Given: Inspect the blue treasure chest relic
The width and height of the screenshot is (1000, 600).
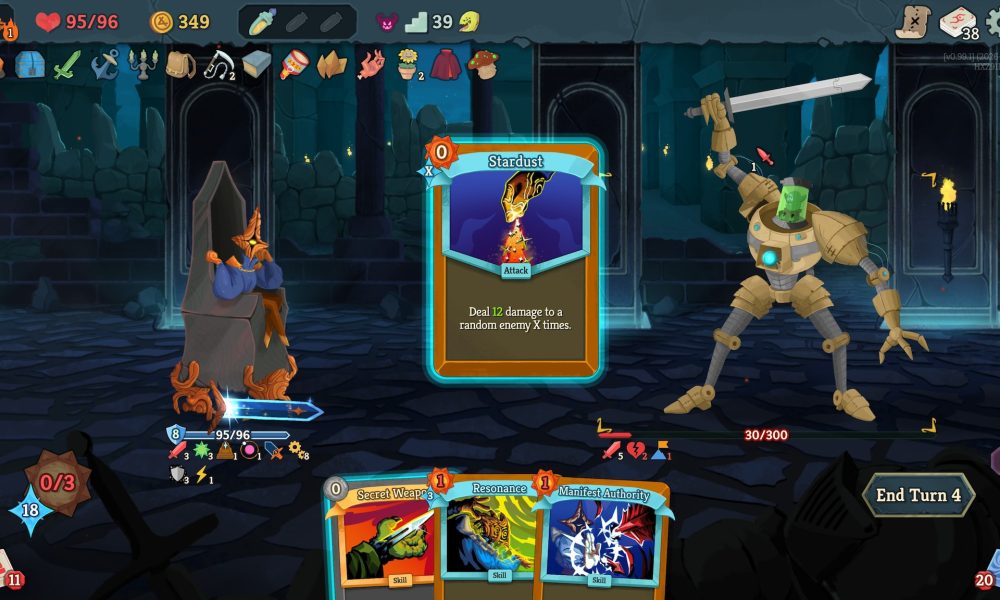Looking at the screenshot, I should (x=30, y=65).
